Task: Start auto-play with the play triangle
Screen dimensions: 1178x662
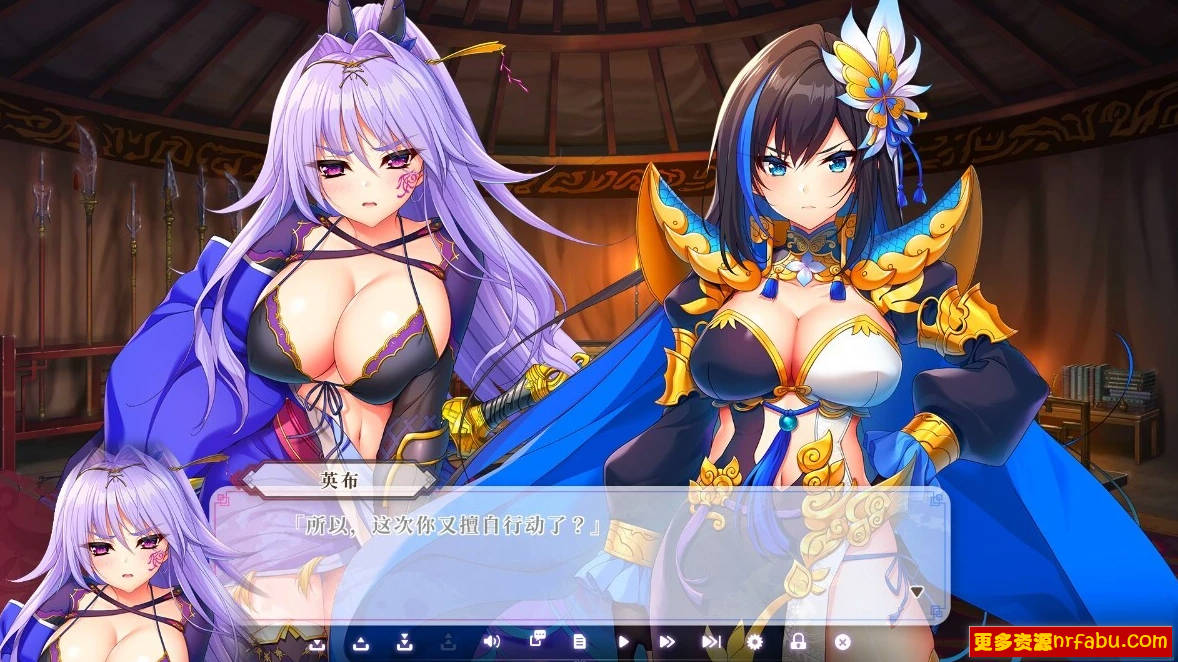Action: (623, 642)
